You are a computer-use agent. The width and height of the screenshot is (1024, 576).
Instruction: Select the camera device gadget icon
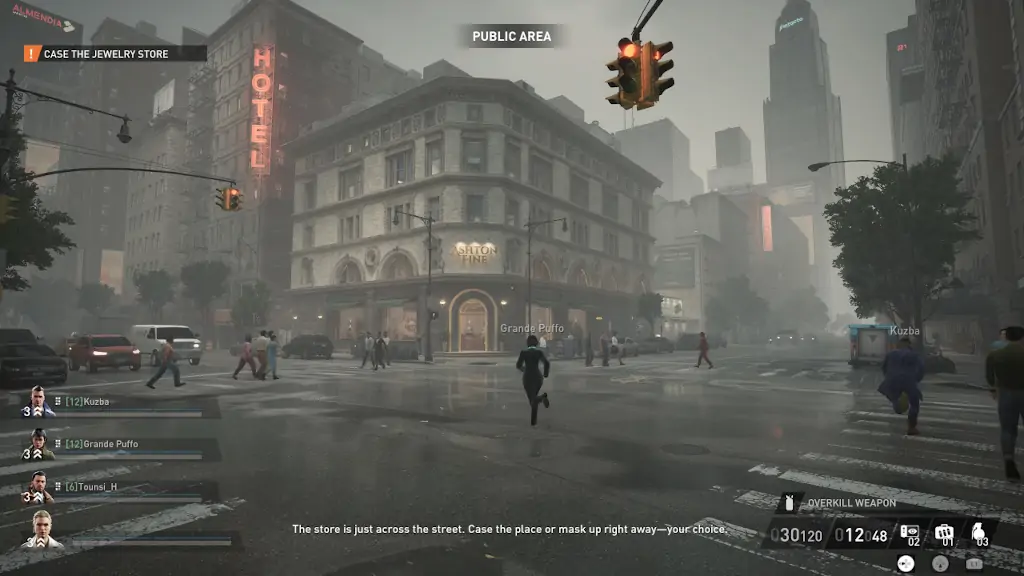[909, 533]
